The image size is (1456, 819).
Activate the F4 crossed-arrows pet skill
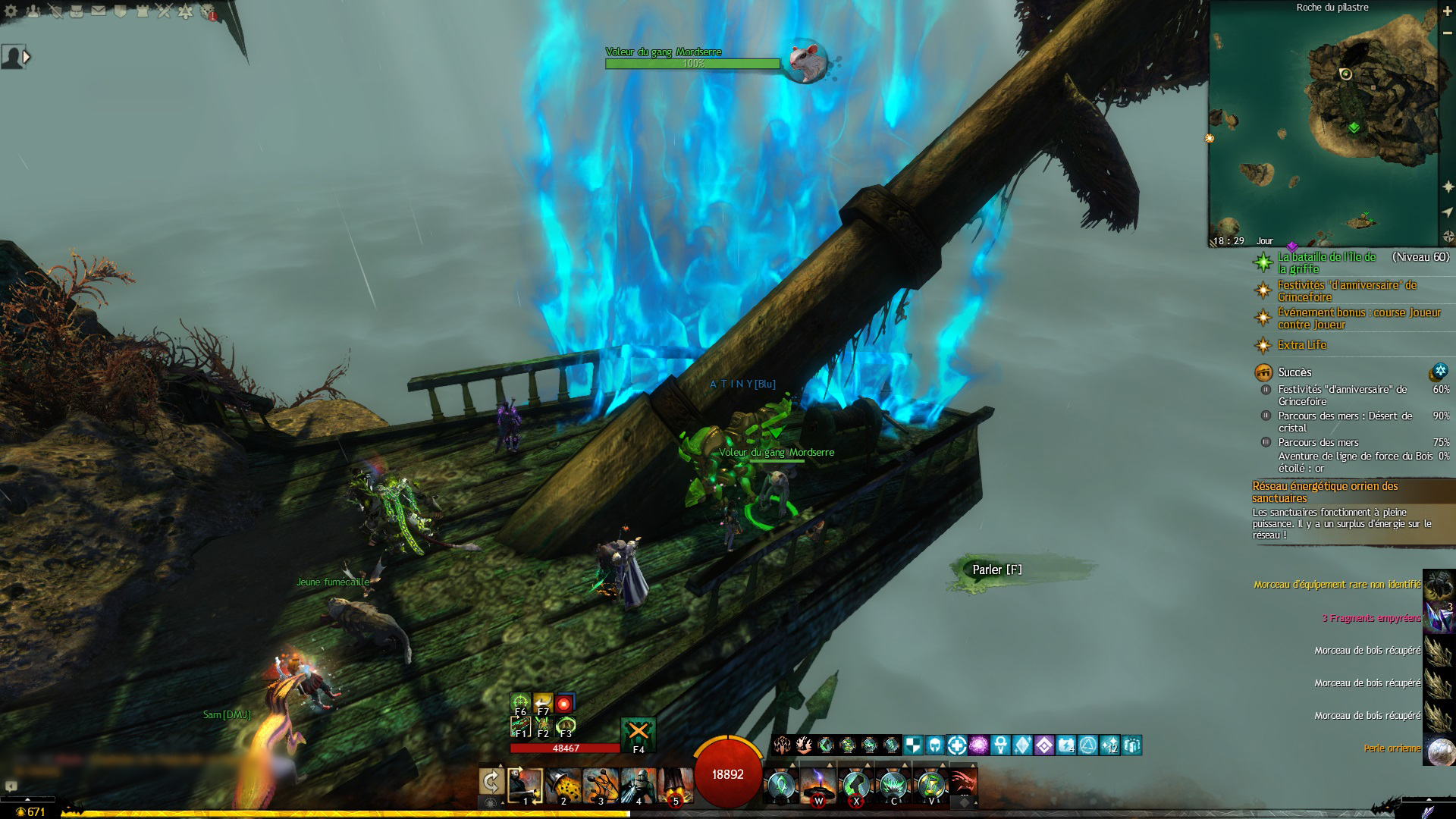[x=639, y=733]
